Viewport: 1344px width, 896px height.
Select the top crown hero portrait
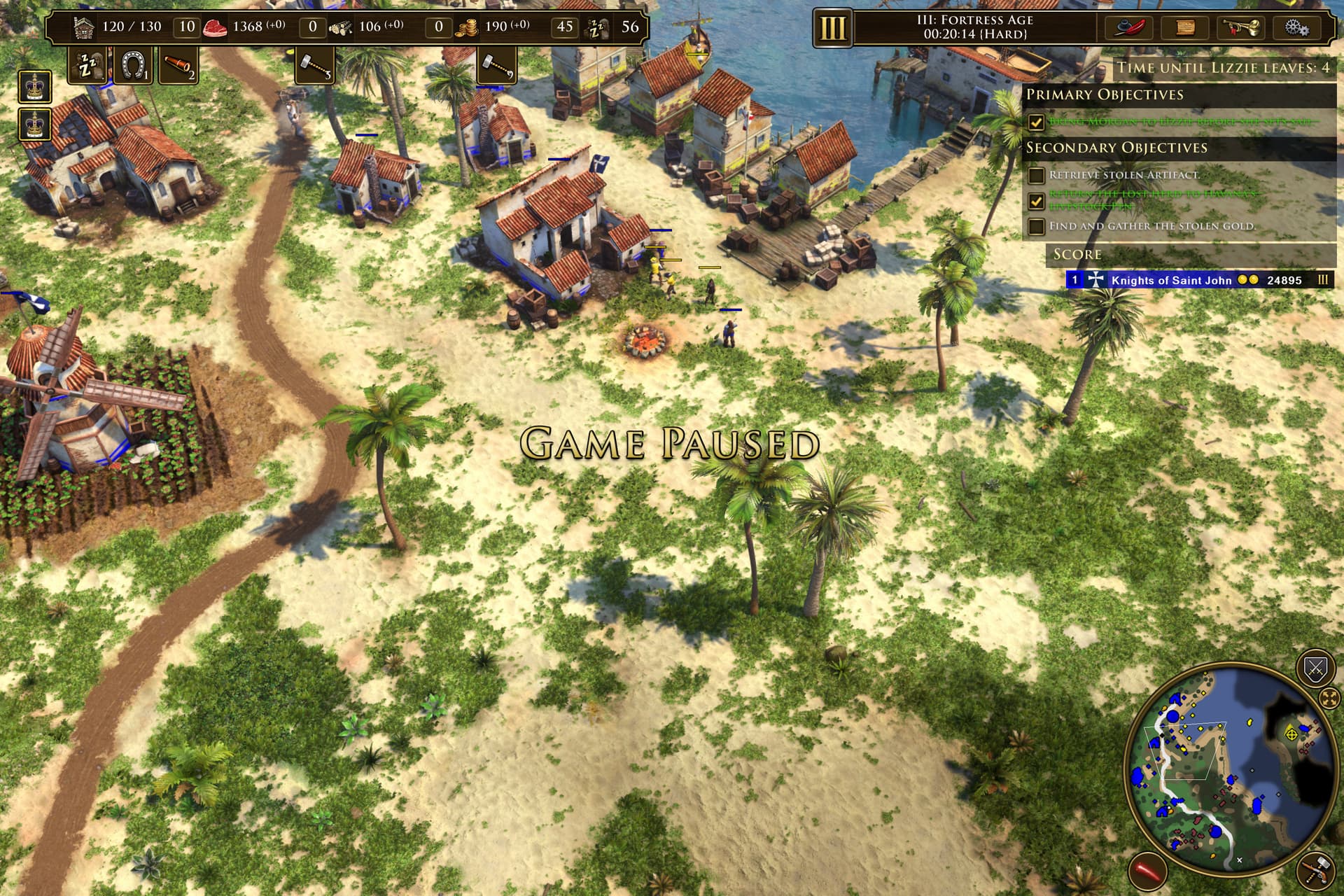point(34,88)
